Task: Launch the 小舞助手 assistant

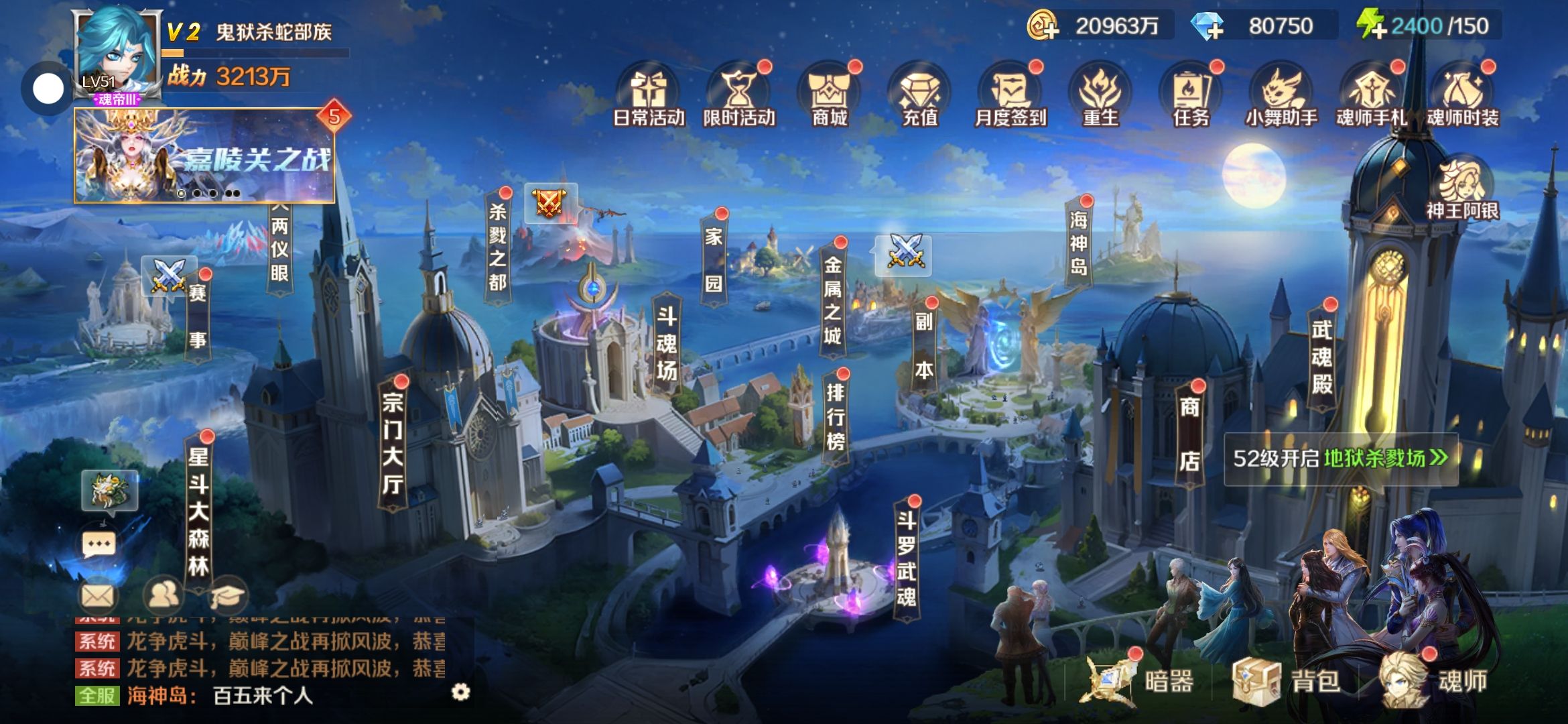Action: pyautogui.click(x=1281, y=95)
